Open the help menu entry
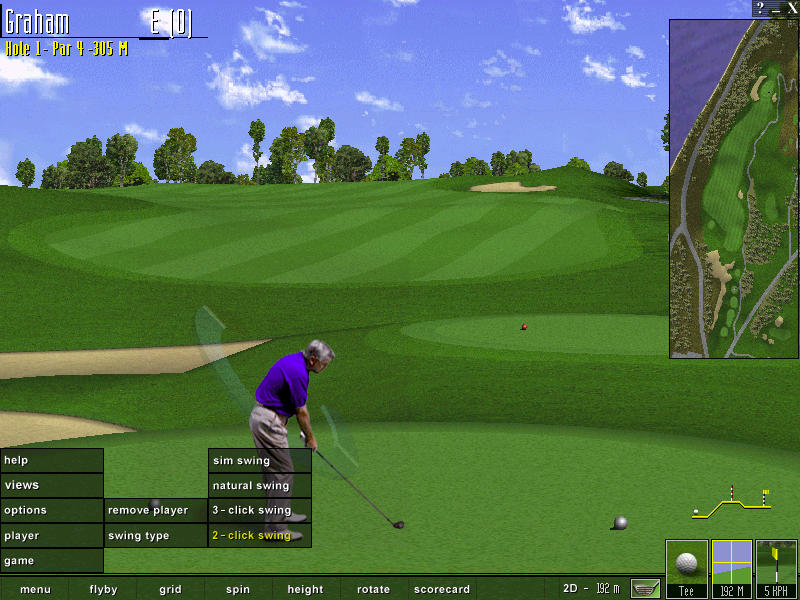The image size is (800, 600). click(x=51, y=460)
